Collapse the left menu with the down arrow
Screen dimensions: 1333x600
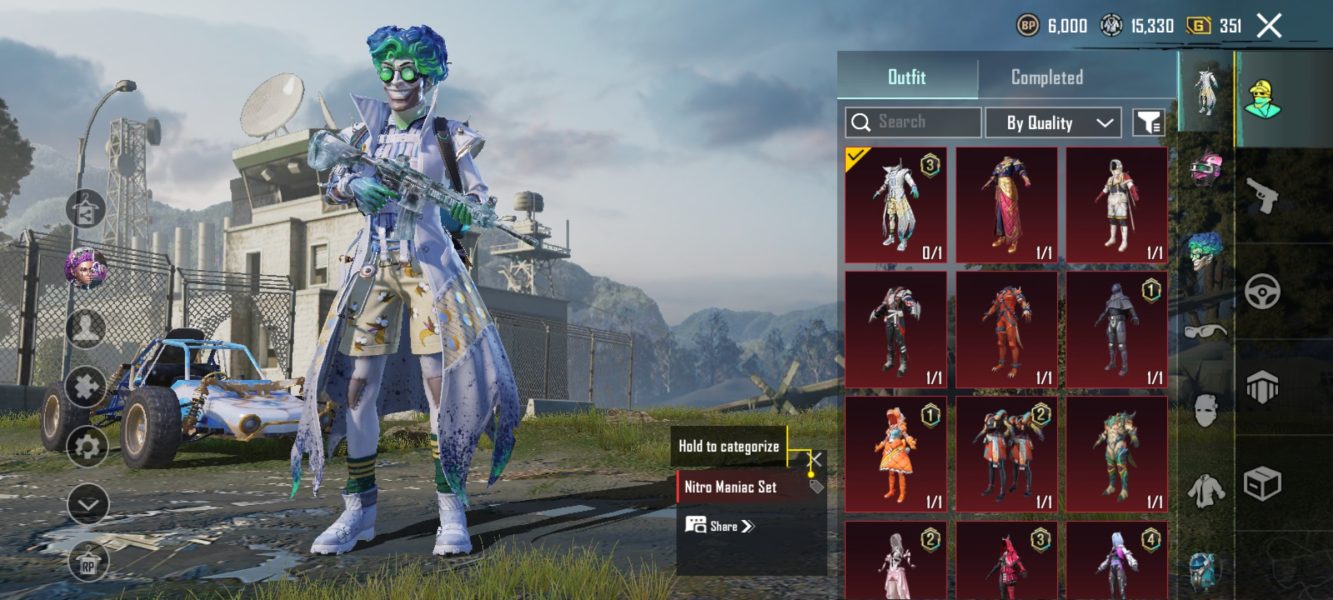pos(87,504)
